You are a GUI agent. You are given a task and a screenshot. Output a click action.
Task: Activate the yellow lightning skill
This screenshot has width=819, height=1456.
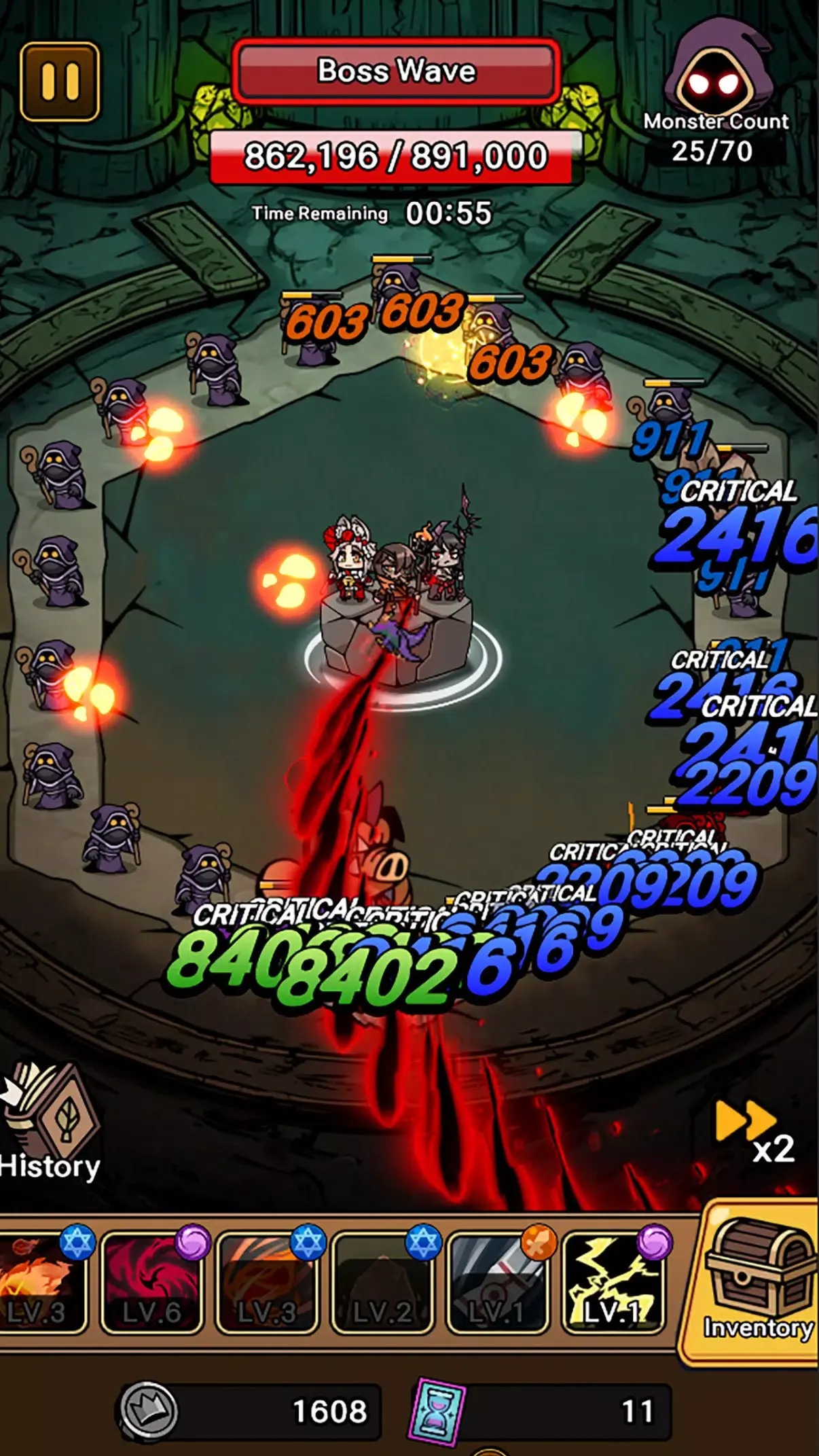(613, 1281)
